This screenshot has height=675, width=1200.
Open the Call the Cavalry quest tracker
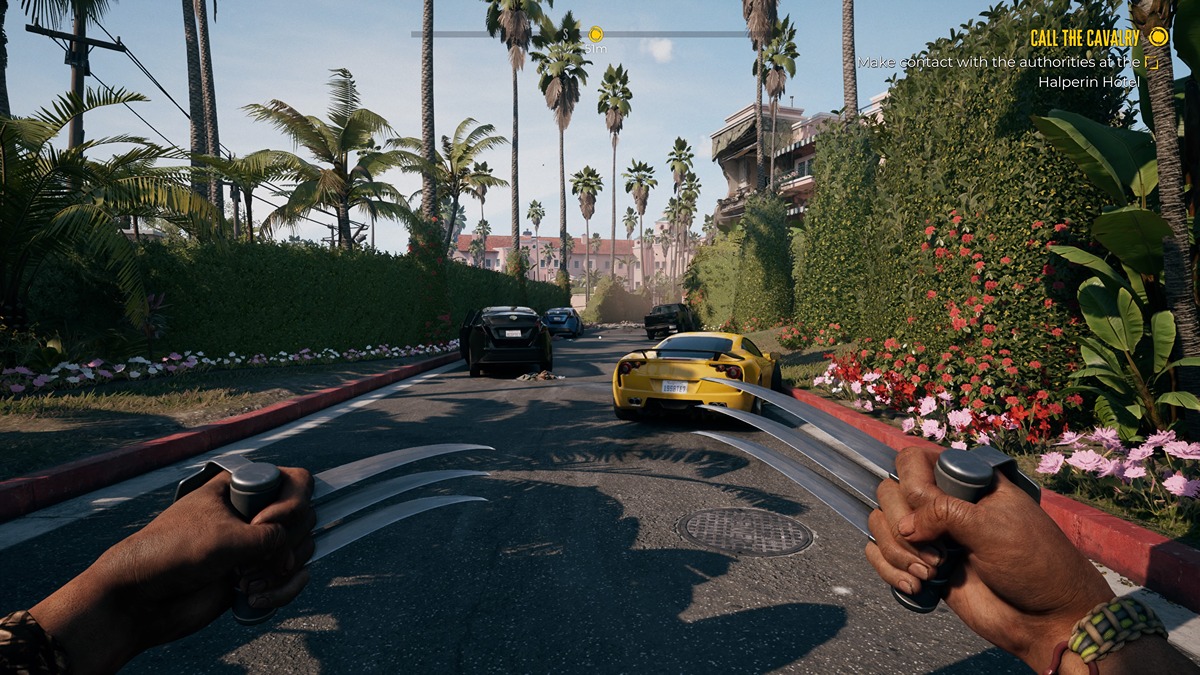(1084, 38)
